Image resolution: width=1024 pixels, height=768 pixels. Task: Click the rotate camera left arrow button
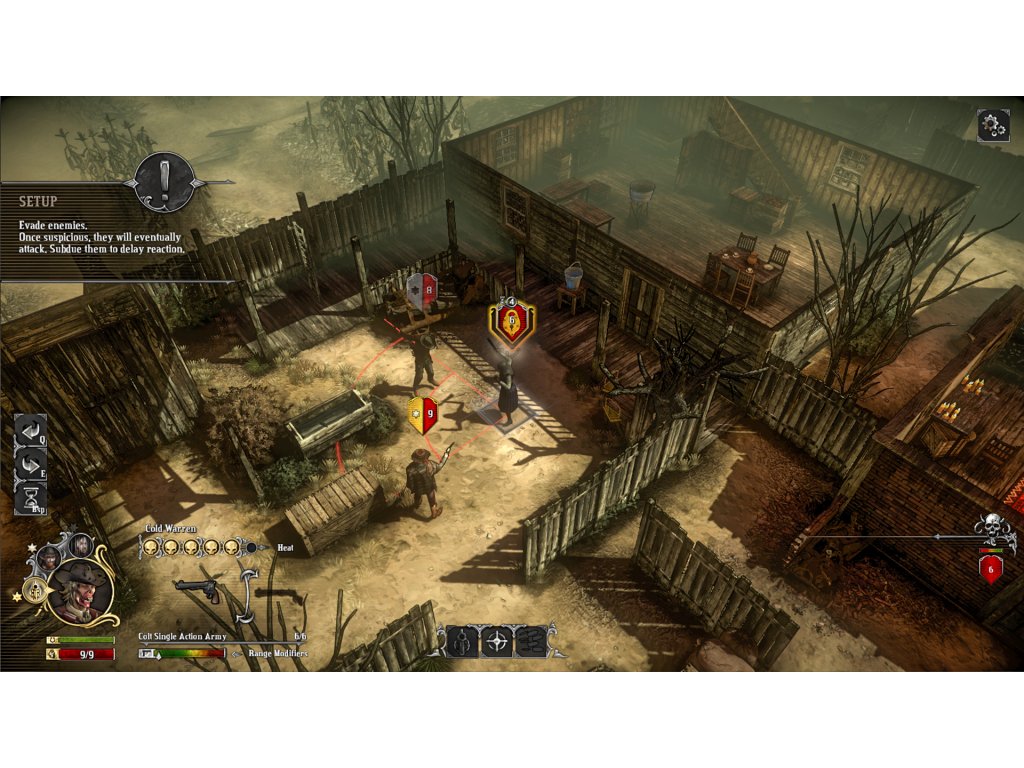[x=30, y=431]
